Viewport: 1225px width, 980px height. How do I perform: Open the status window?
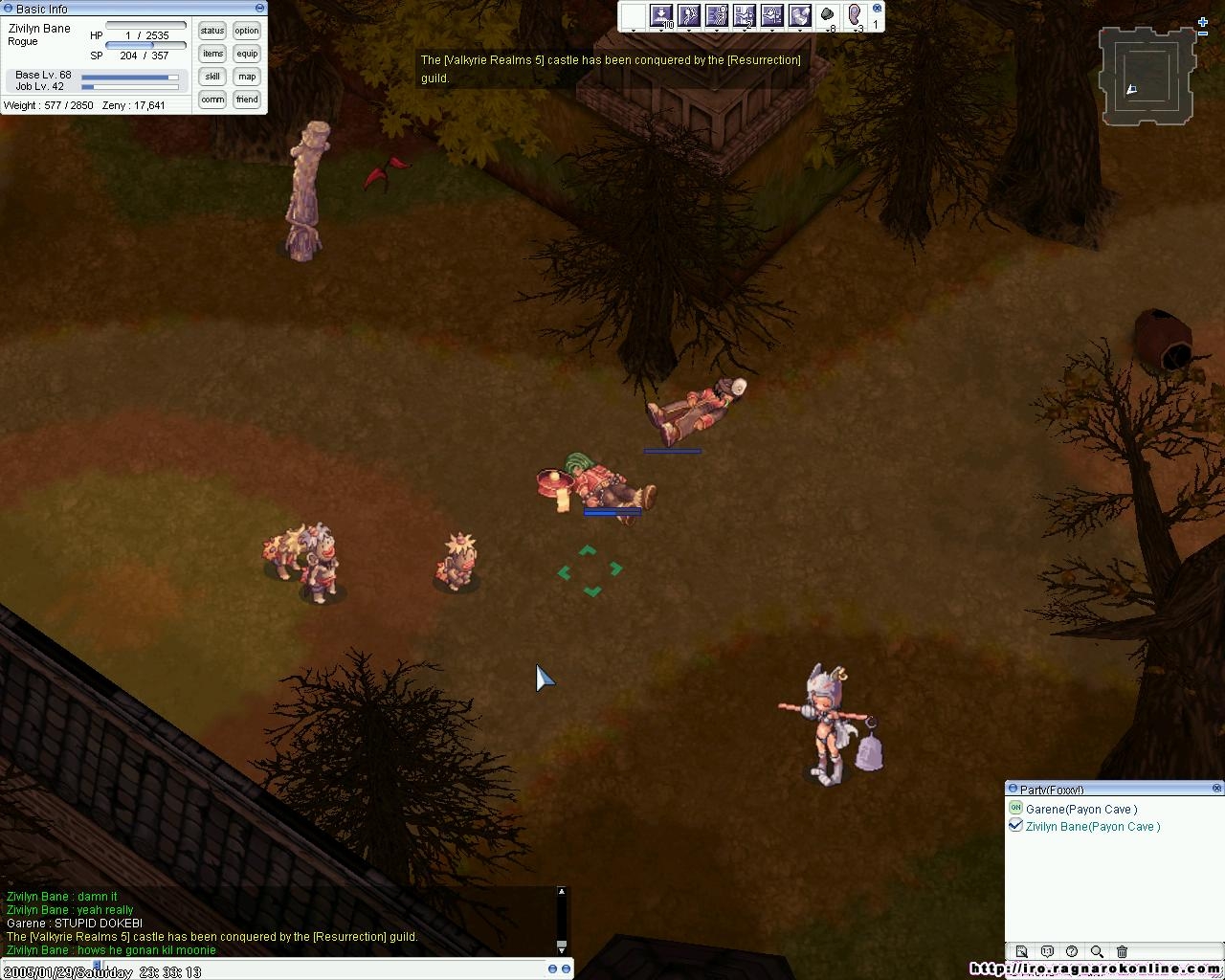click(212, 31)
